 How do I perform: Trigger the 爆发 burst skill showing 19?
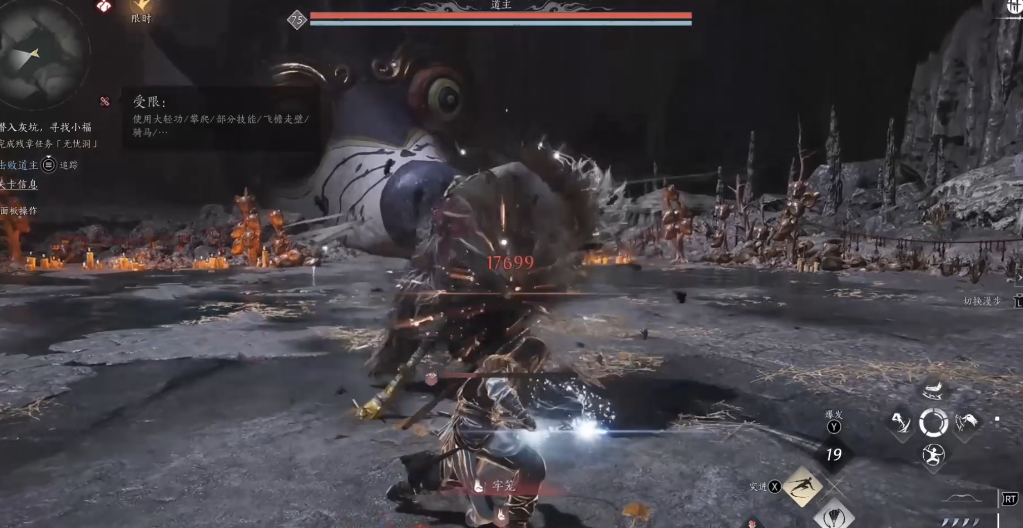[x=833, y=453]
